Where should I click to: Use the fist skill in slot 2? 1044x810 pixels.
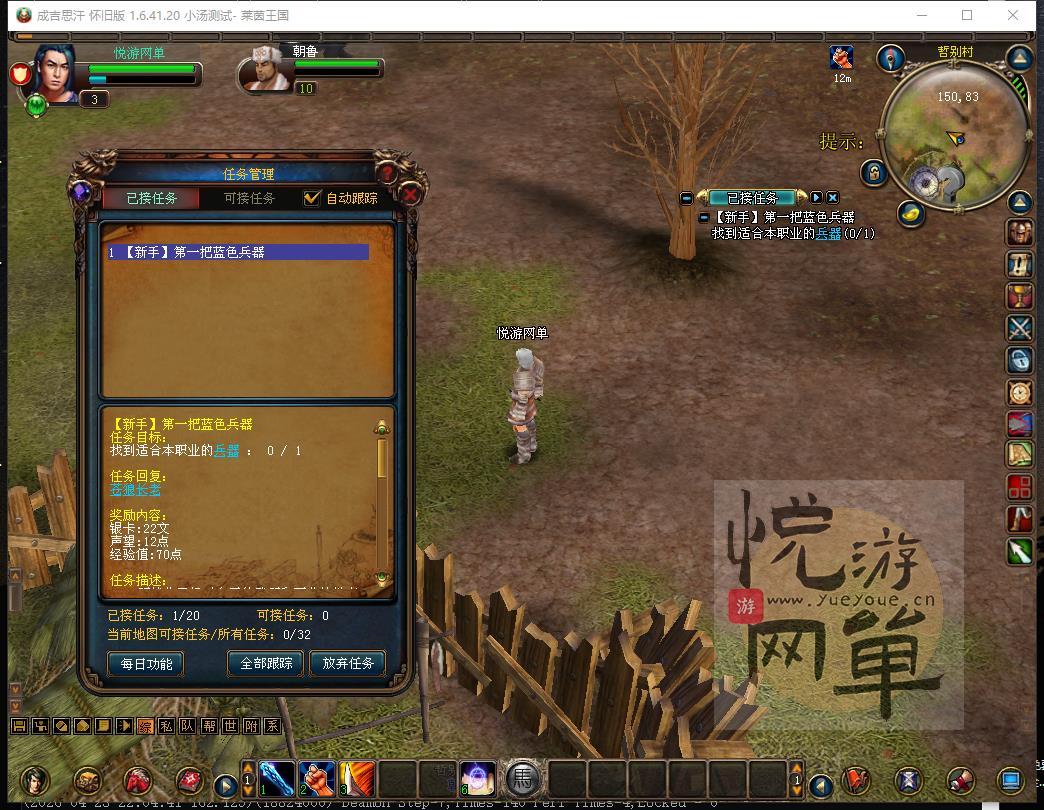click(317, 778)
